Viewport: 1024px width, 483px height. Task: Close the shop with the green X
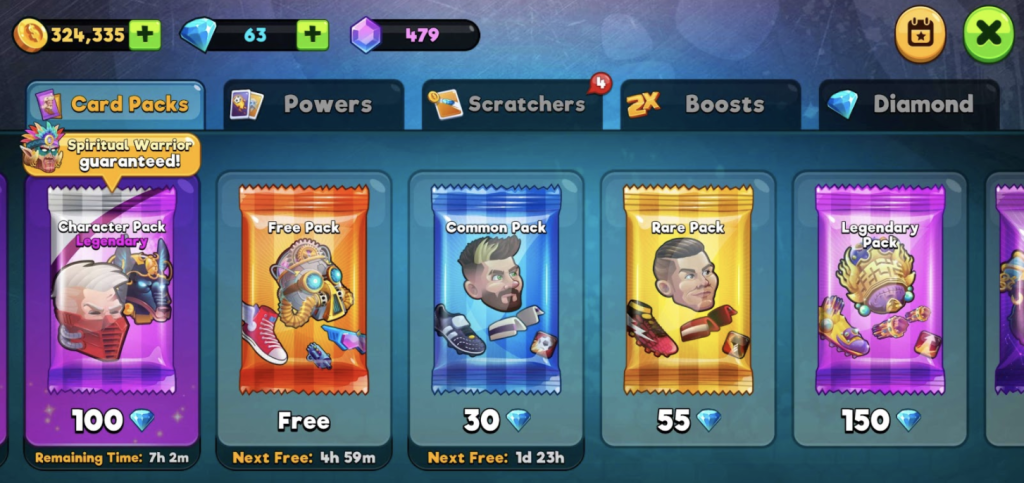coord(988,34)
